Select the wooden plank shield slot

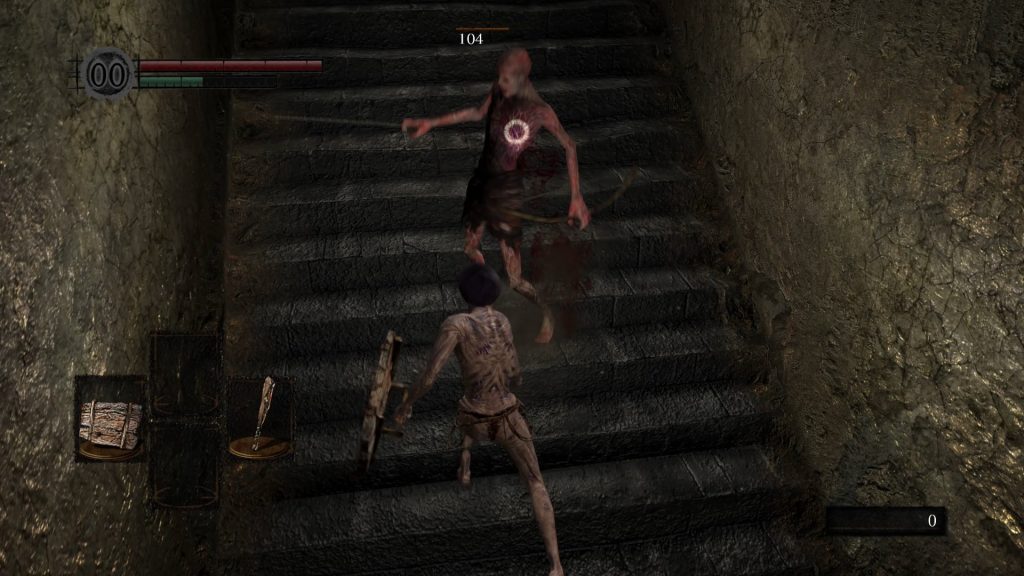[110, 420]
